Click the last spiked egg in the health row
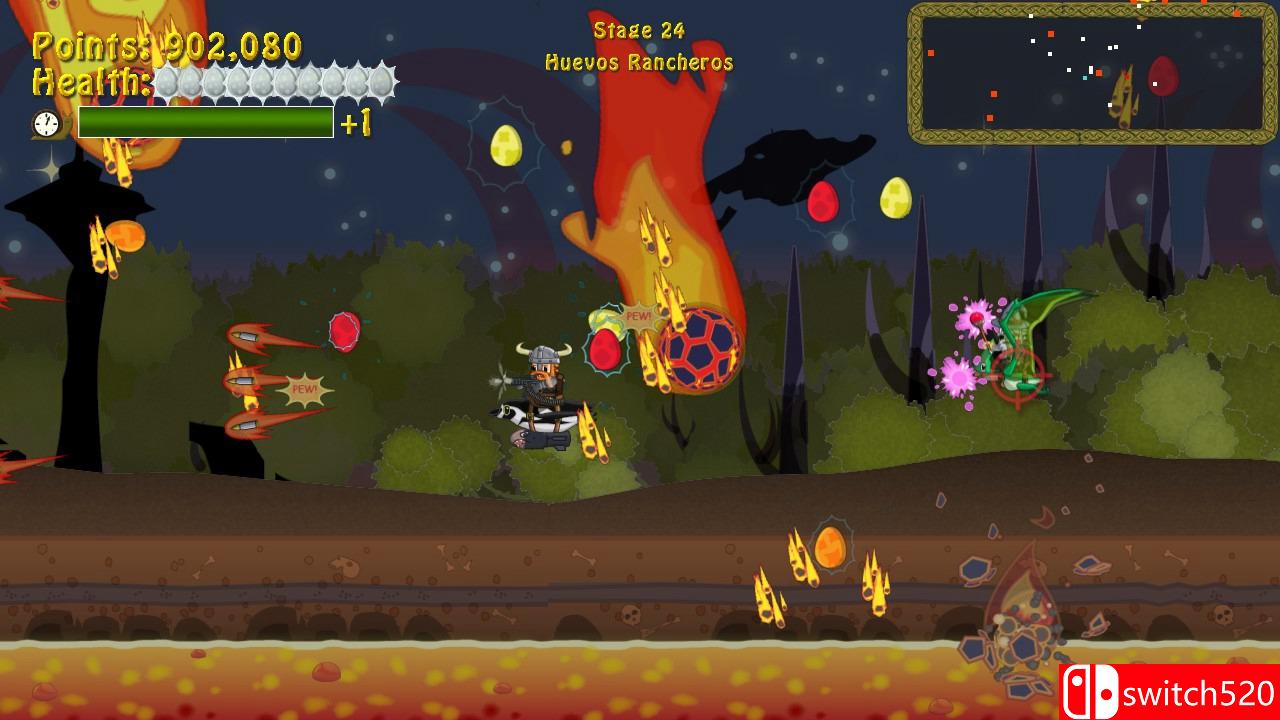This screenshot has height=720, width=1280. [x=380, y=84]
